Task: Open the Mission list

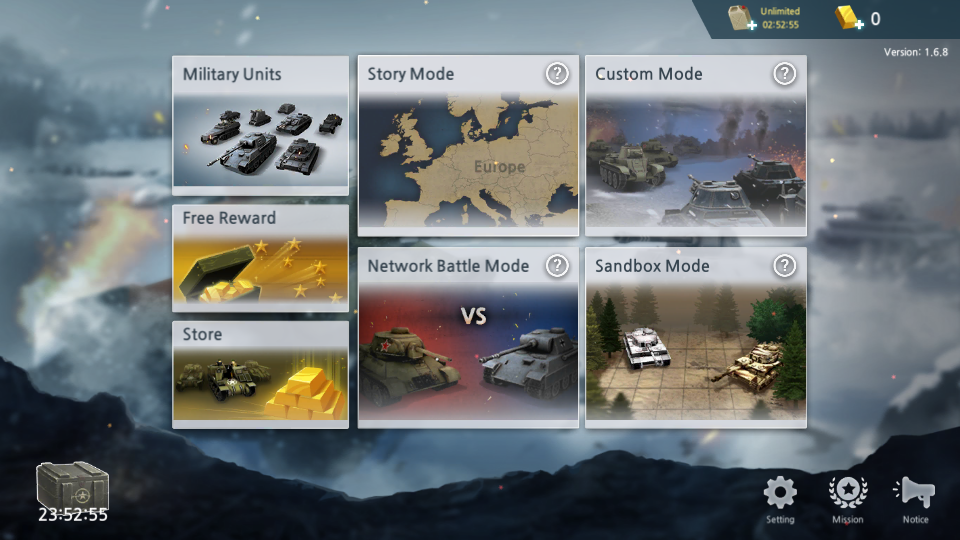Action: (848, 497)
